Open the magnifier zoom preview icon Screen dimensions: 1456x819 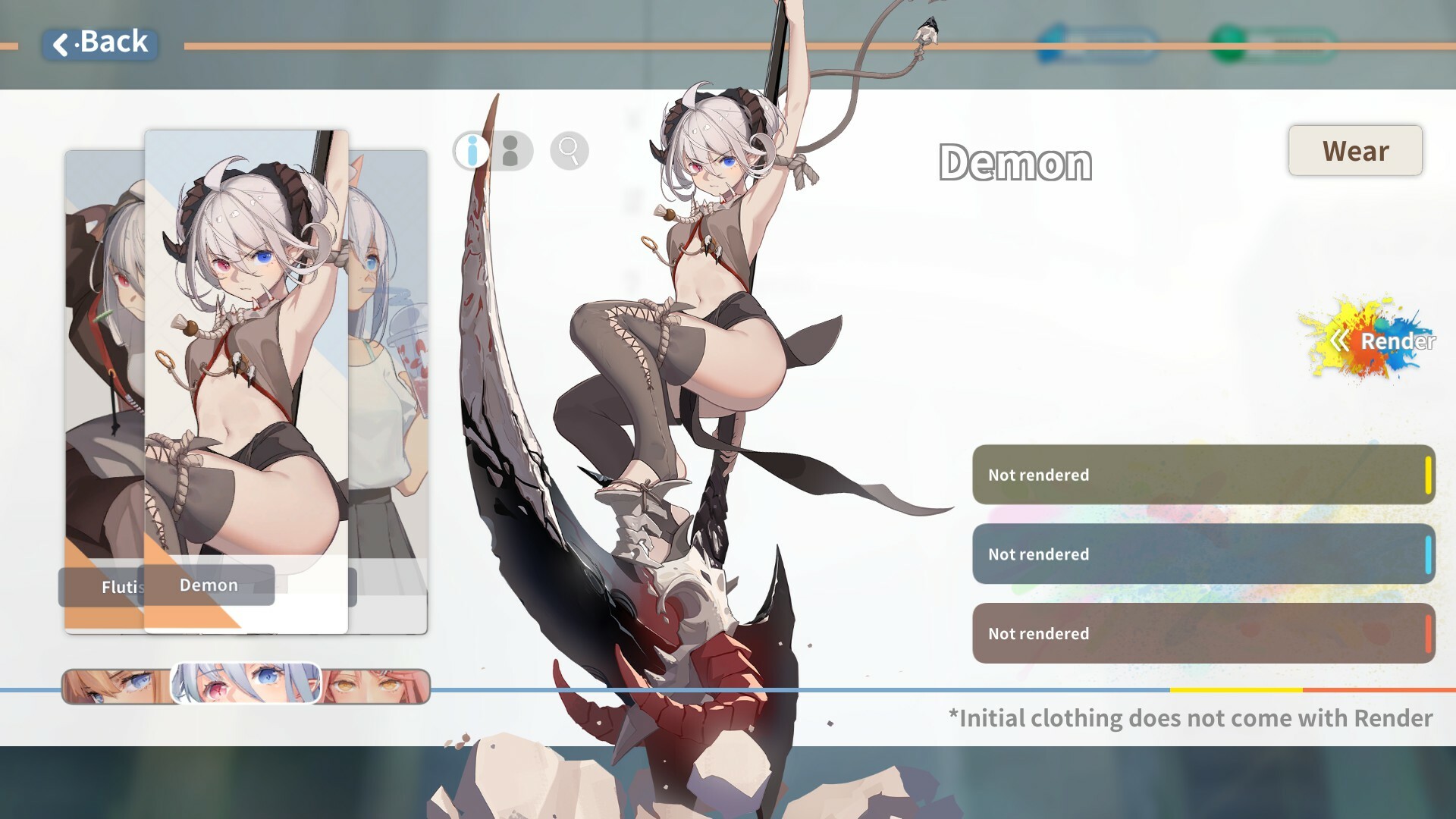point(569,151)
